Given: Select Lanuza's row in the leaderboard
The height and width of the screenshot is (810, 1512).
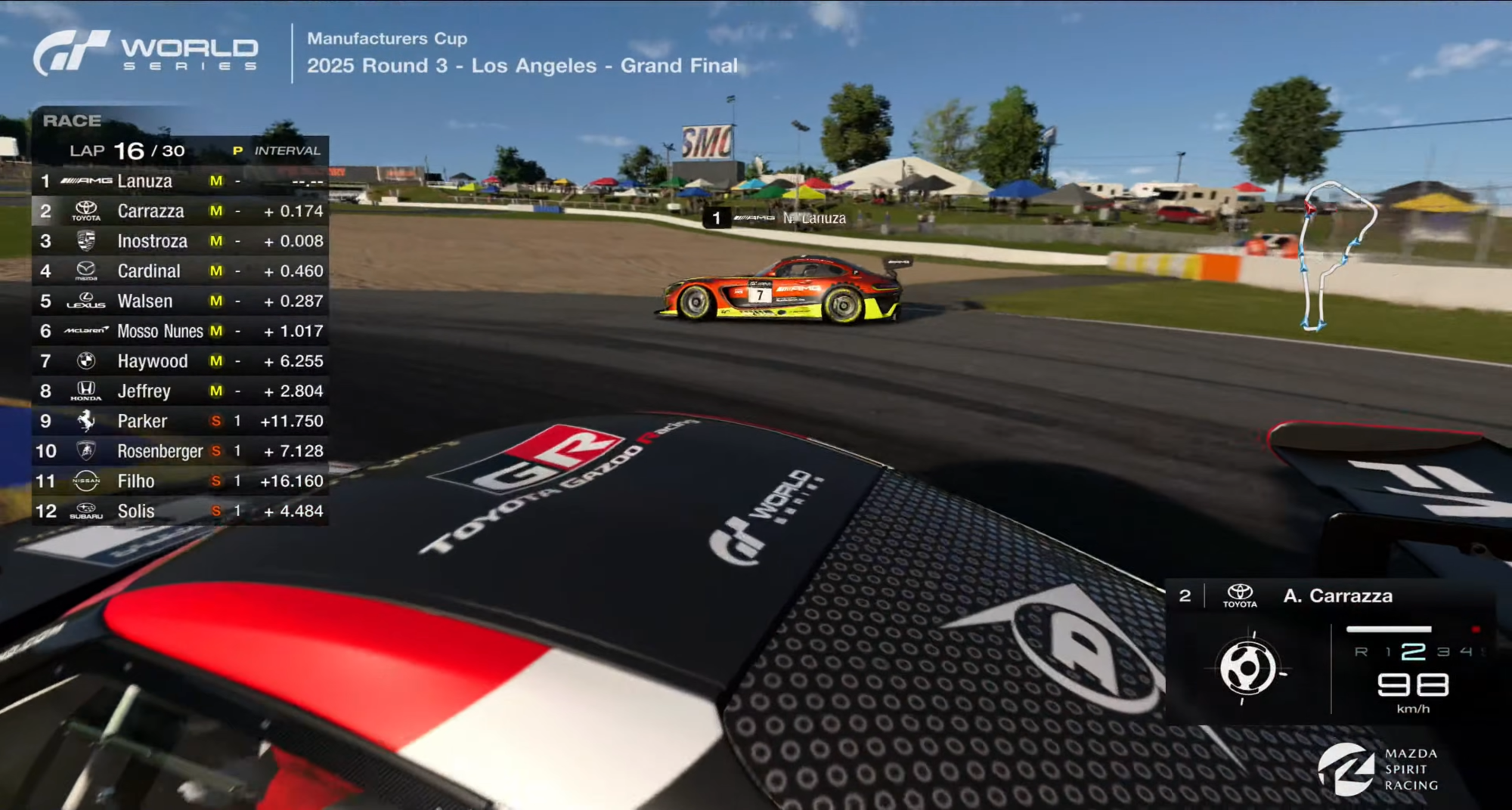Looking at the screenshot, I should point(180,181).
